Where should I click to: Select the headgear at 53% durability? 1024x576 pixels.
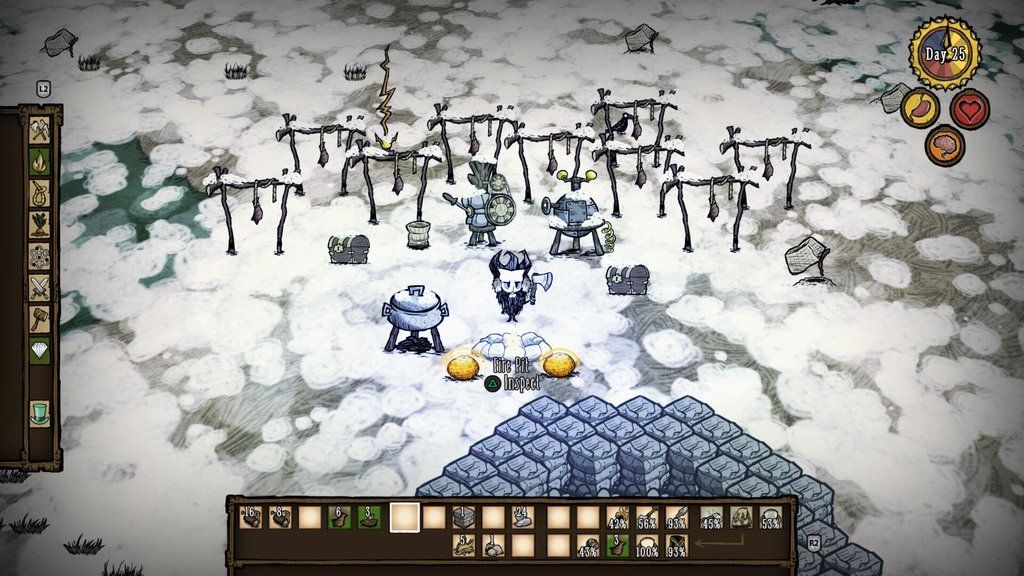(x=771, y=517)
